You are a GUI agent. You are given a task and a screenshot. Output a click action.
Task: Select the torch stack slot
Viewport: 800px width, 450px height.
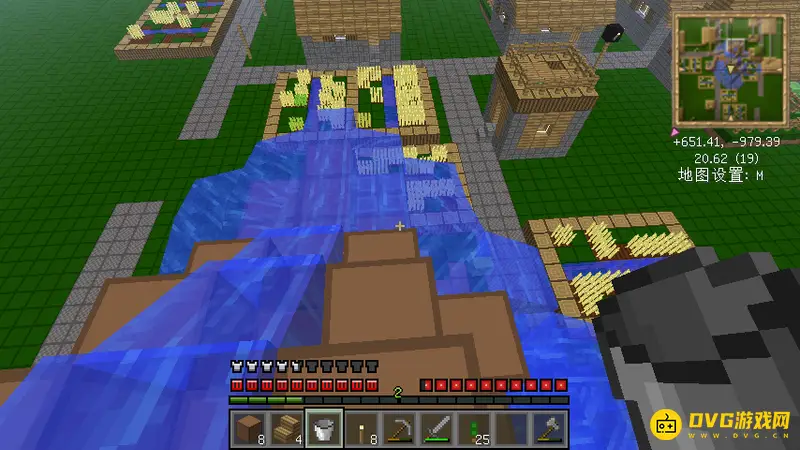pos(361,429)
